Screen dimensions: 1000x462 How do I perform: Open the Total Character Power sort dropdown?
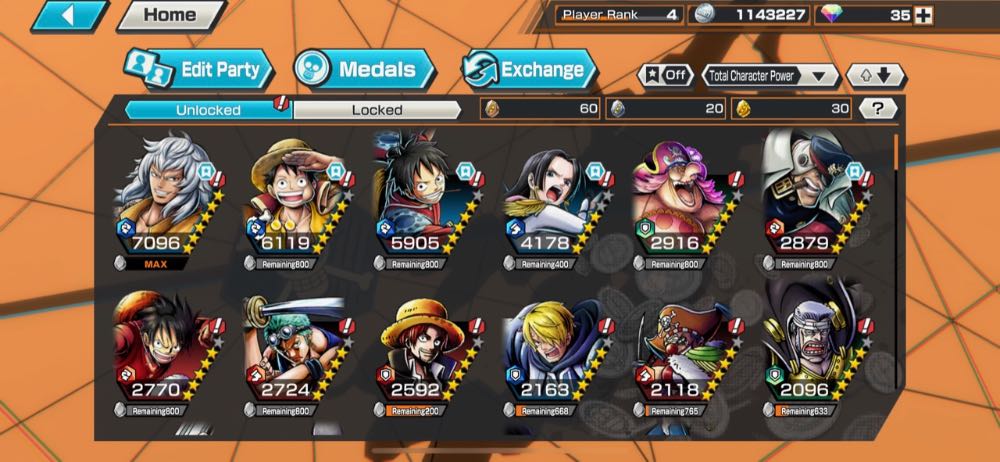coord(771,76)
